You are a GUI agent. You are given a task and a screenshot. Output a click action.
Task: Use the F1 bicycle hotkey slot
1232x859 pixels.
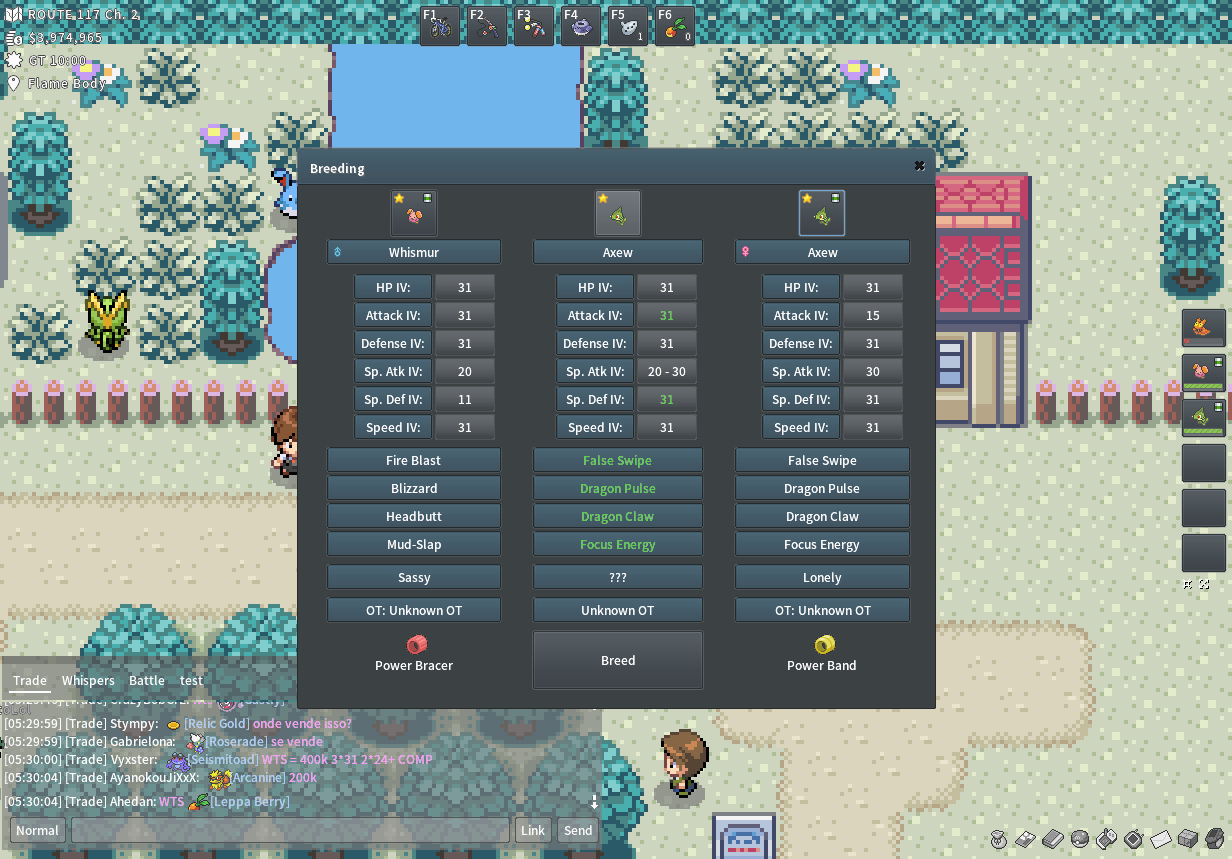440,26
